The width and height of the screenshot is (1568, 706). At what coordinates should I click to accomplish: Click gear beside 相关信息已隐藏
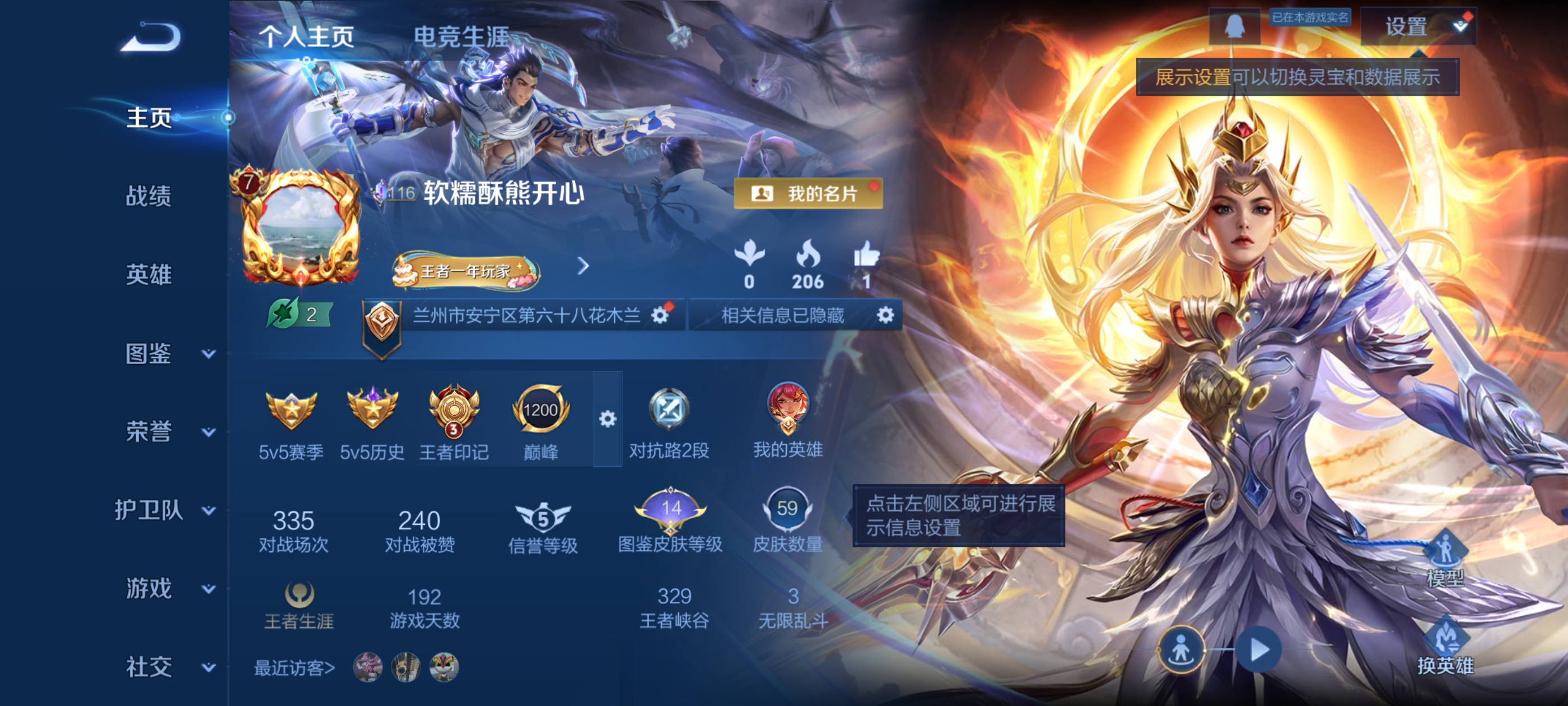coord(886,316)
